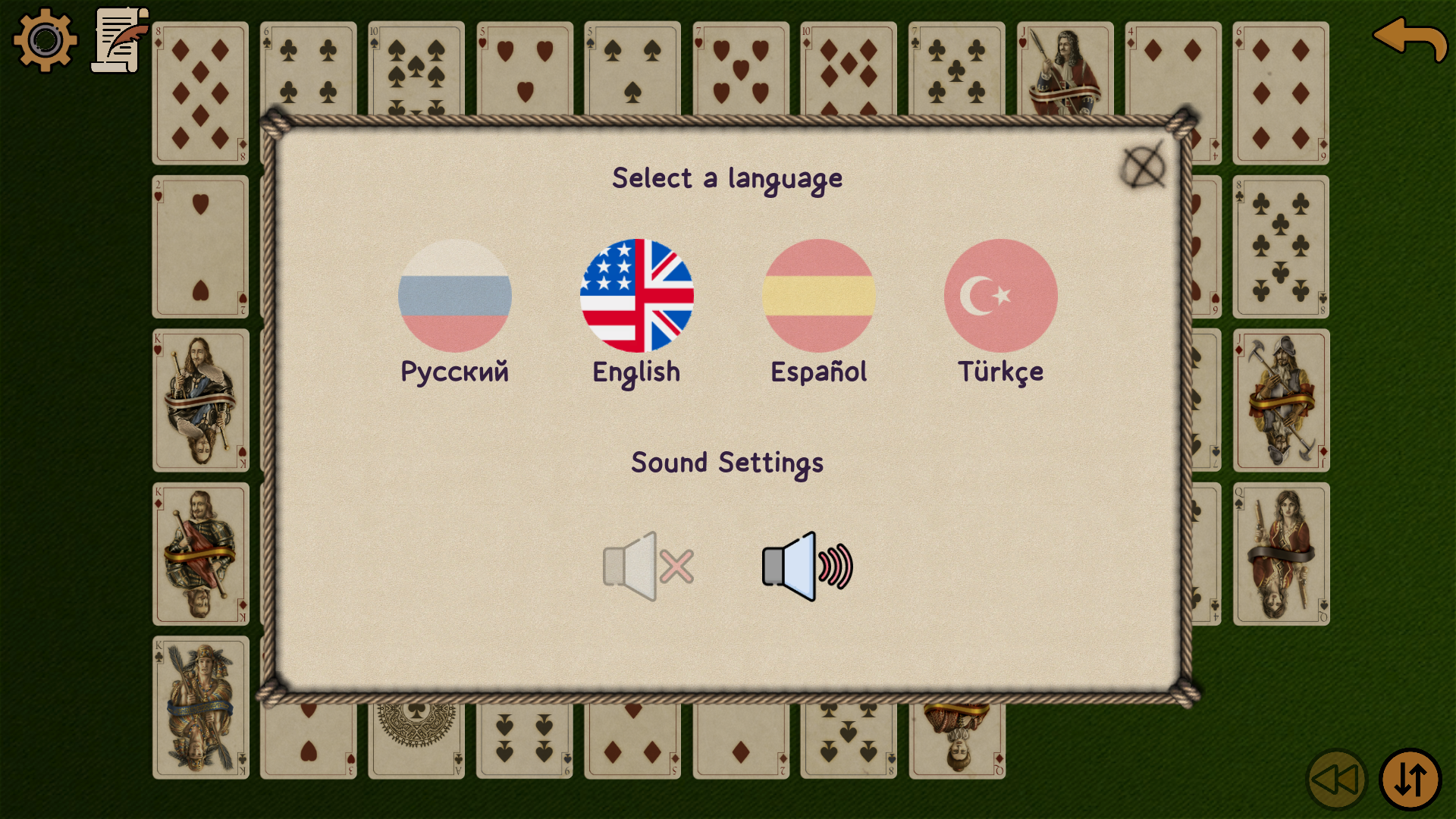Select the English flag icon
This screenshot has height=819, width=1456.
click(x=637, y=296)
